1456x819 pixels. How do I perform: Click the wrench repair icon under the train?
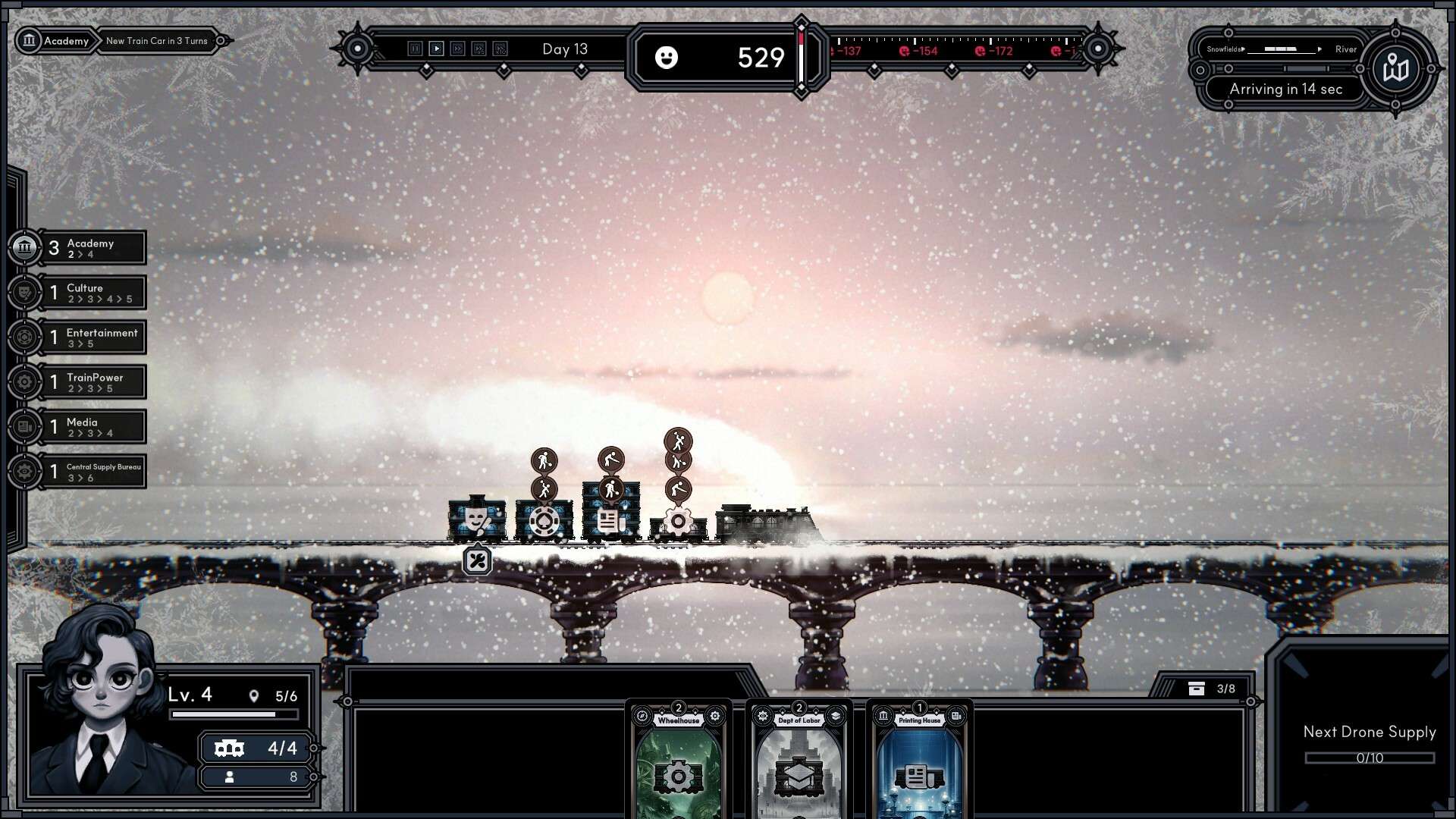pyautogui.click(x=477, y=561)
